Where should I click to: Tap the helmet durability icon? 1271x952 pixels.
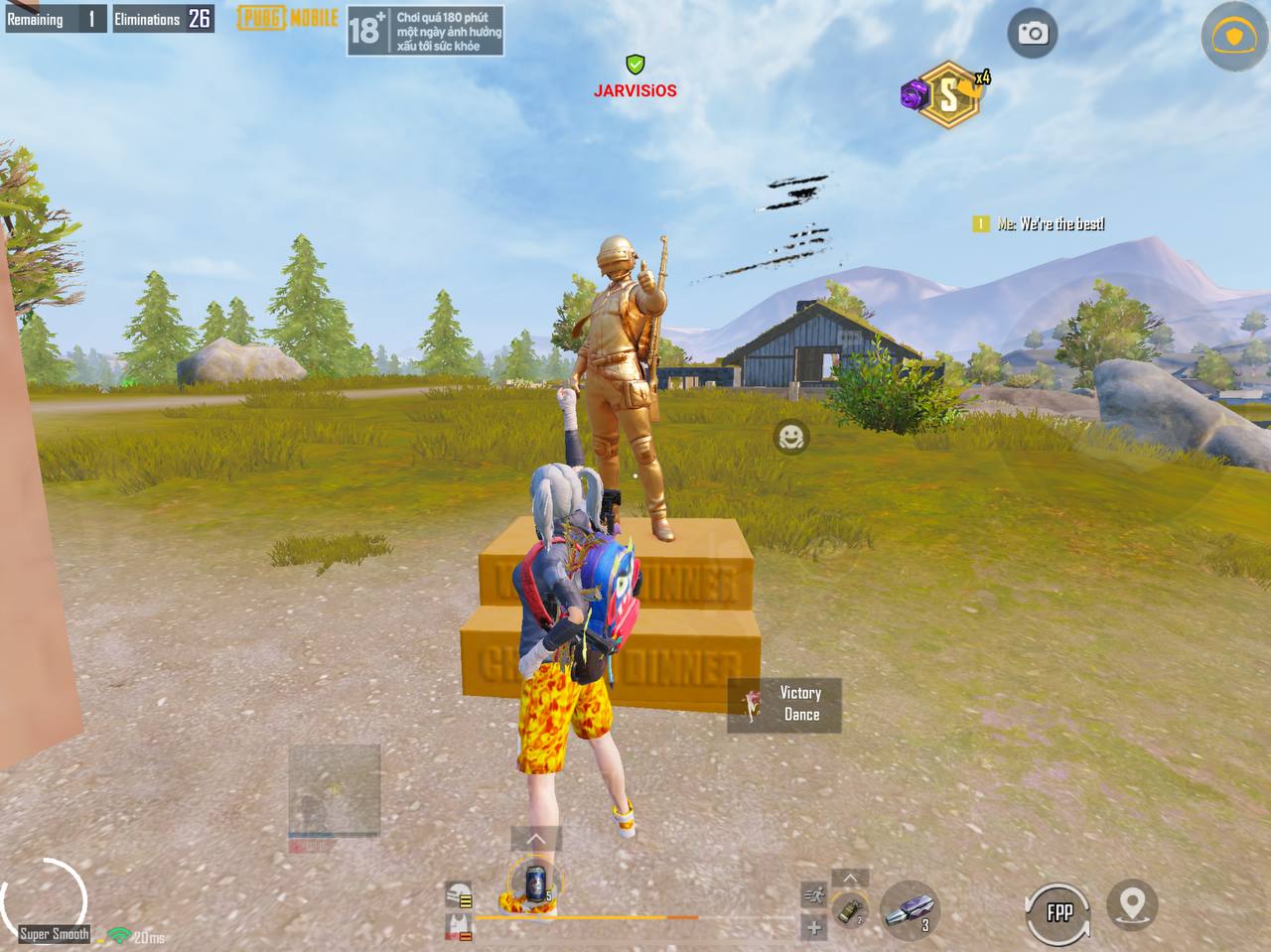click(458, 893)
